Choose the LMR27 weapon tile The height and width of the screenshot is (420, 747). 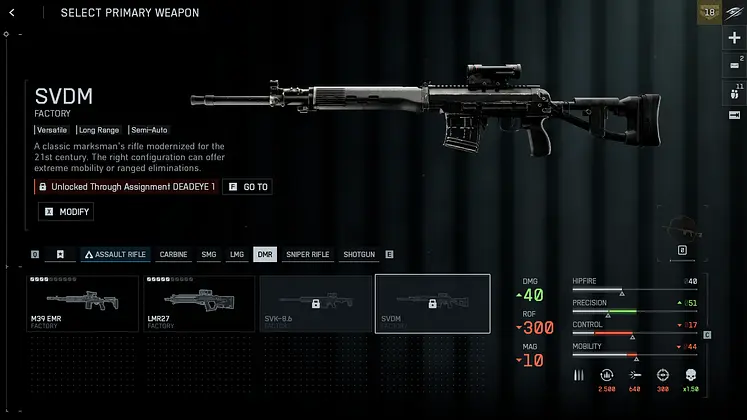tap(198, 303)
